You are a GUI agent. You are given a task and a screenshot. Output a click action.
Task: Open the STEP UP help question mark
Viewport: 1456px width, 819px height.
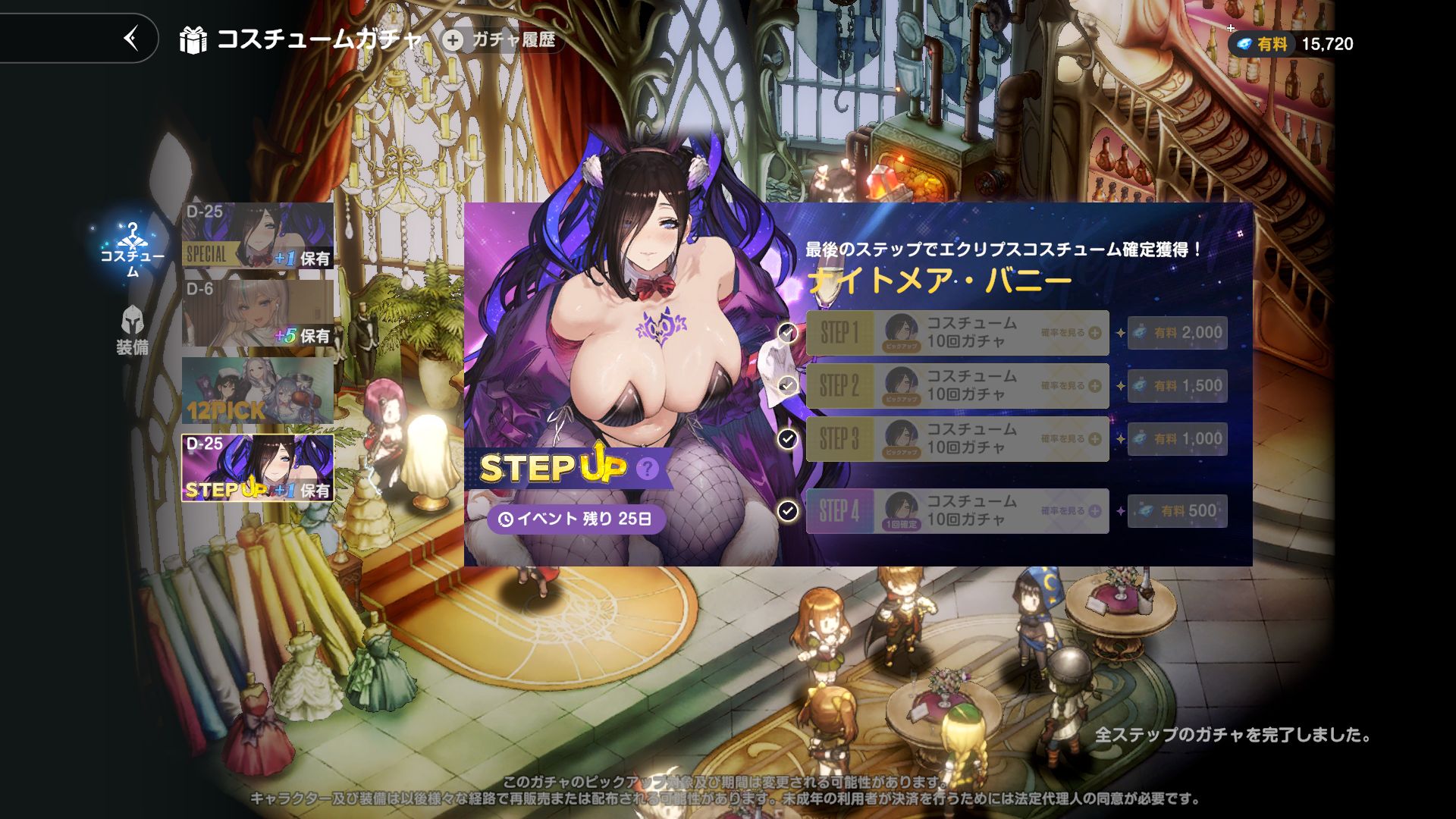647,469
